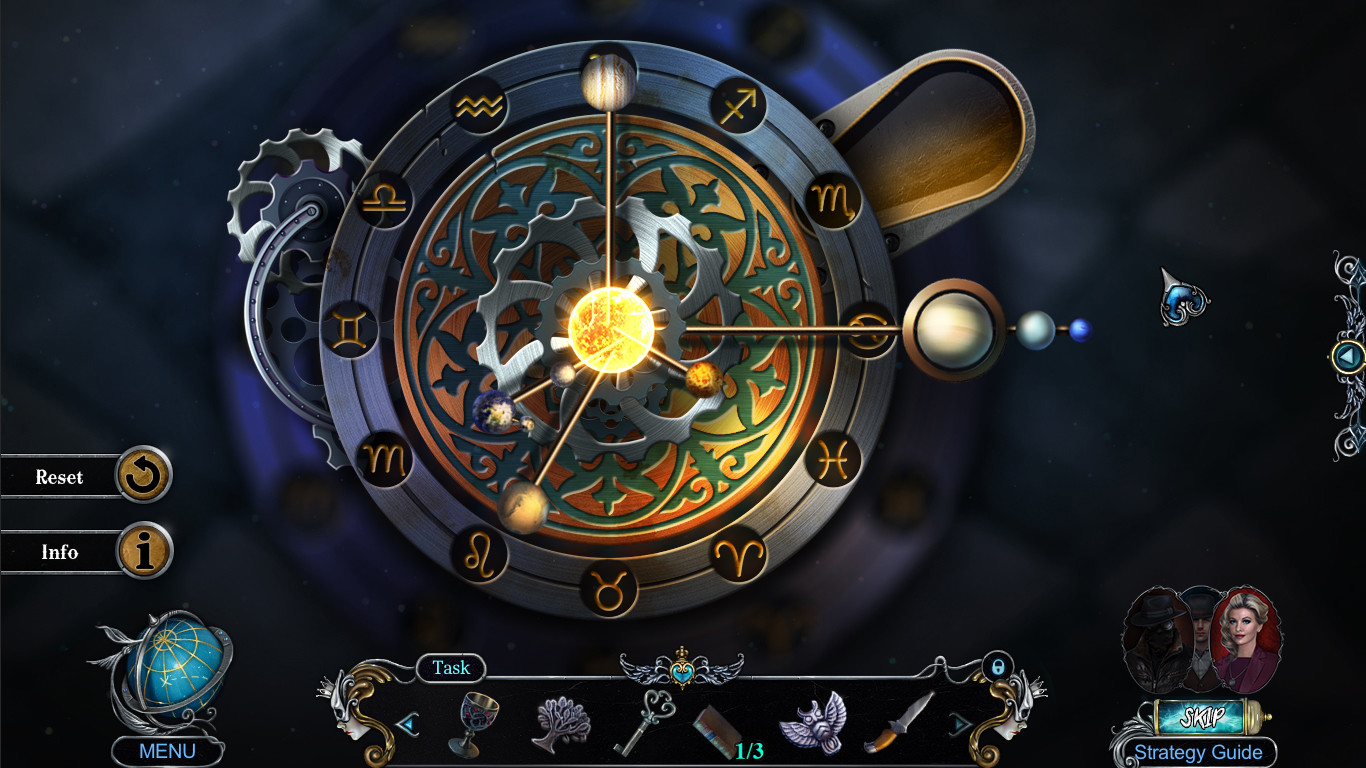Pick up the ornate key inventory item
This screenshot has width=1366, height=768.
click(x=650, y=722)
